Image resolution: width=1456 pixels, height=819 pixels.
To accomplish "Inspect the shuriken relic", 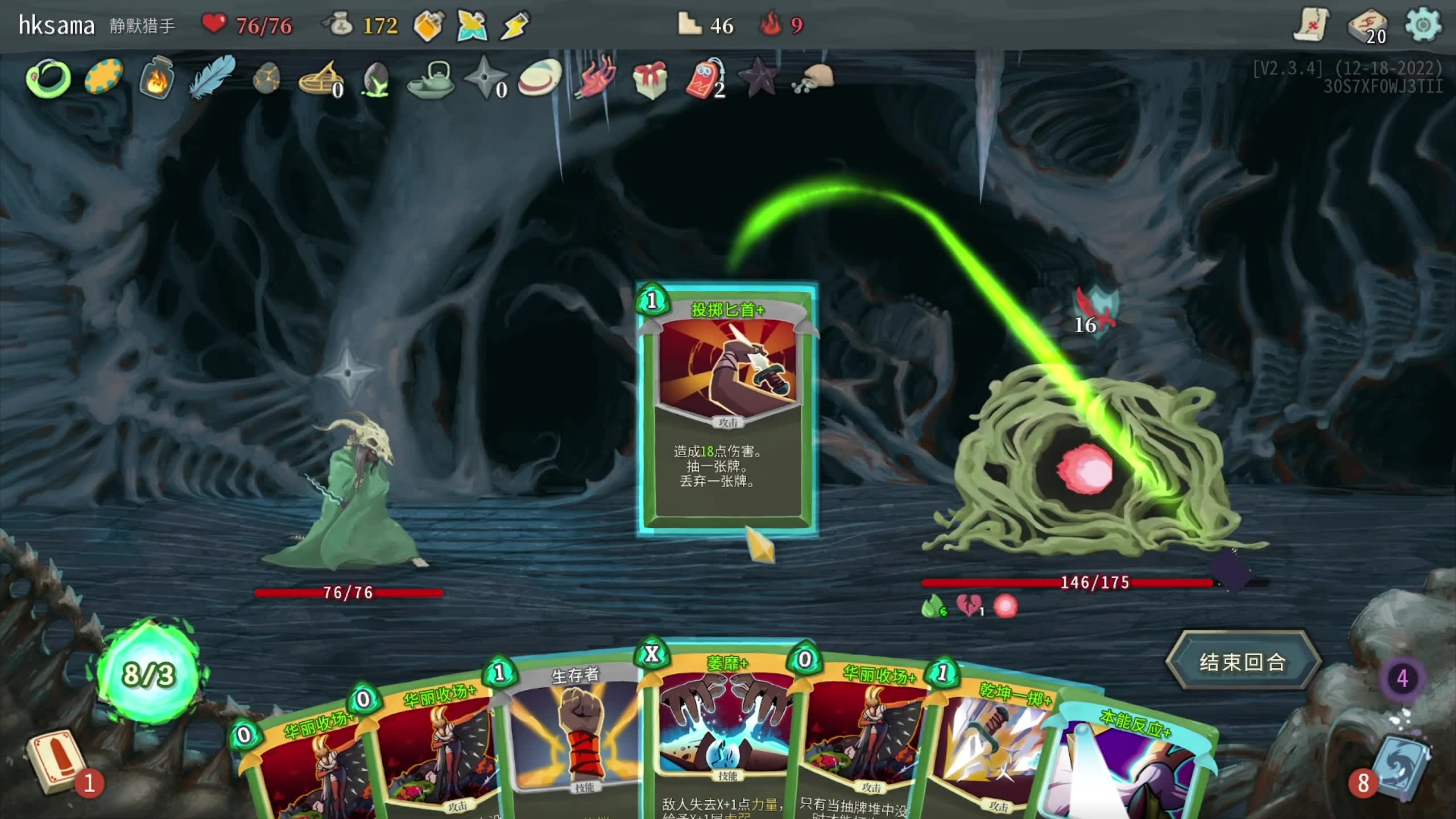I will click(x=485, y=78).
